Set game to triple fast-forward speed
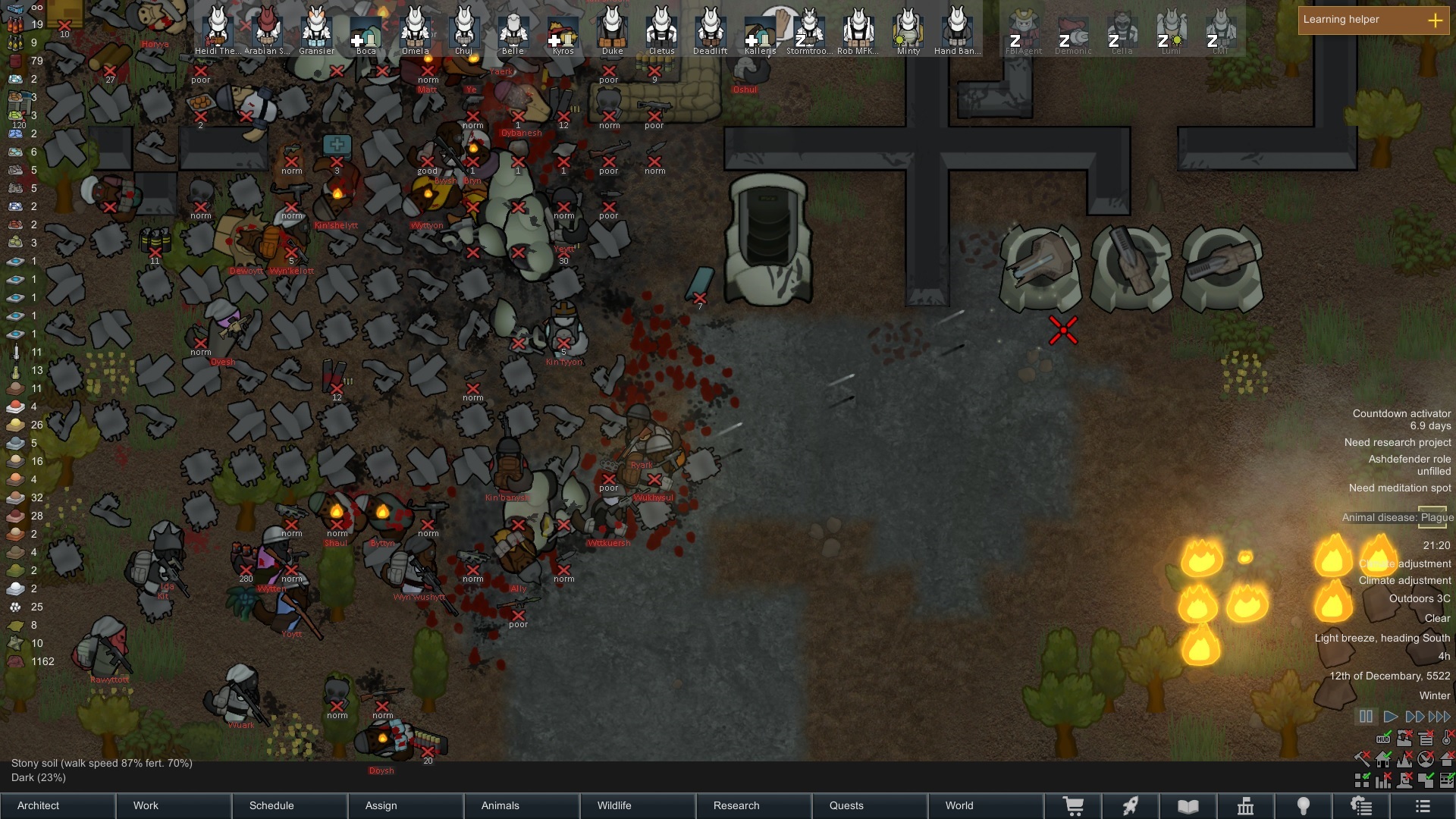 pyautogui.click(x=1439, y=717)
